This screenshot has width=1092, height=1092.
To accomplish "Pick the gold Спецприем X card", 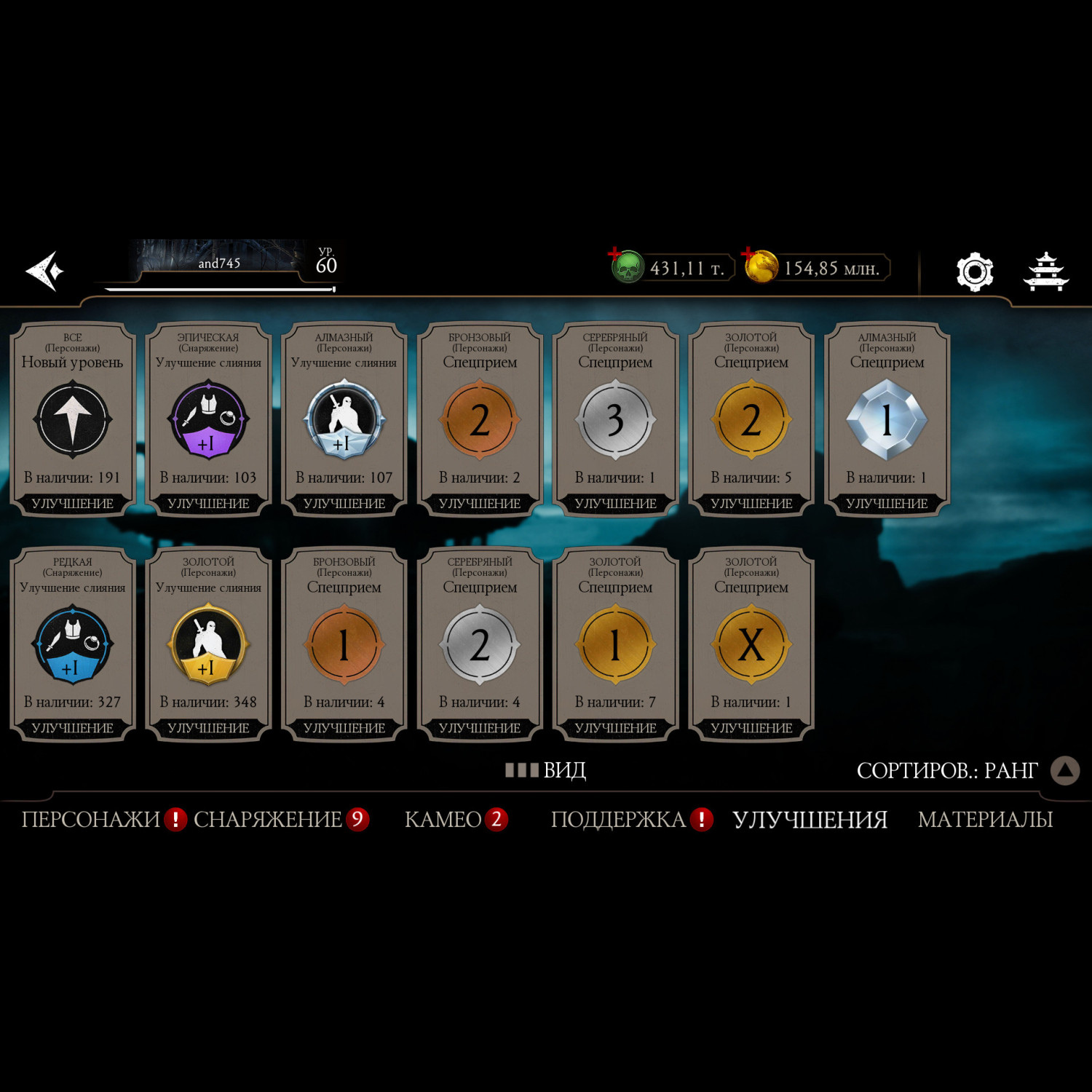I will pyautogui.click(x=751, y=644).
